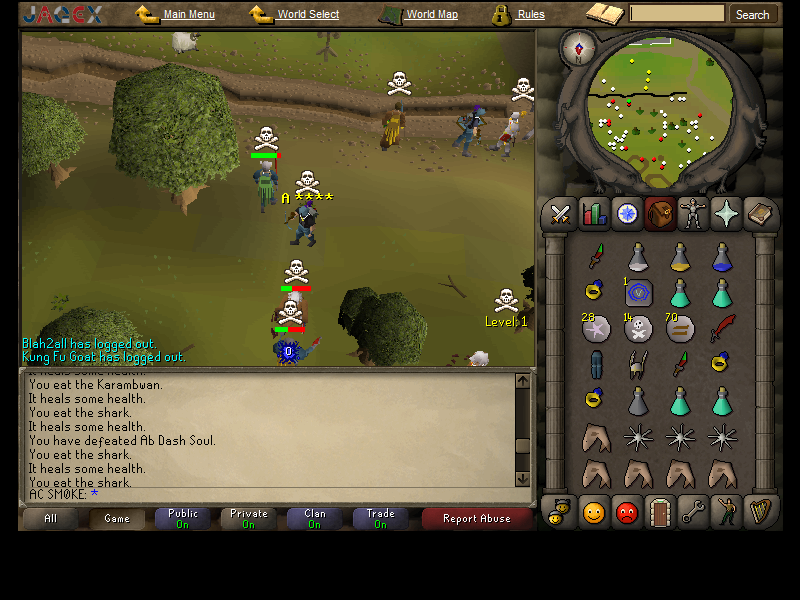Select the horned helmet in inventory
Screen dimensions: 800x600
coord(637,364)
